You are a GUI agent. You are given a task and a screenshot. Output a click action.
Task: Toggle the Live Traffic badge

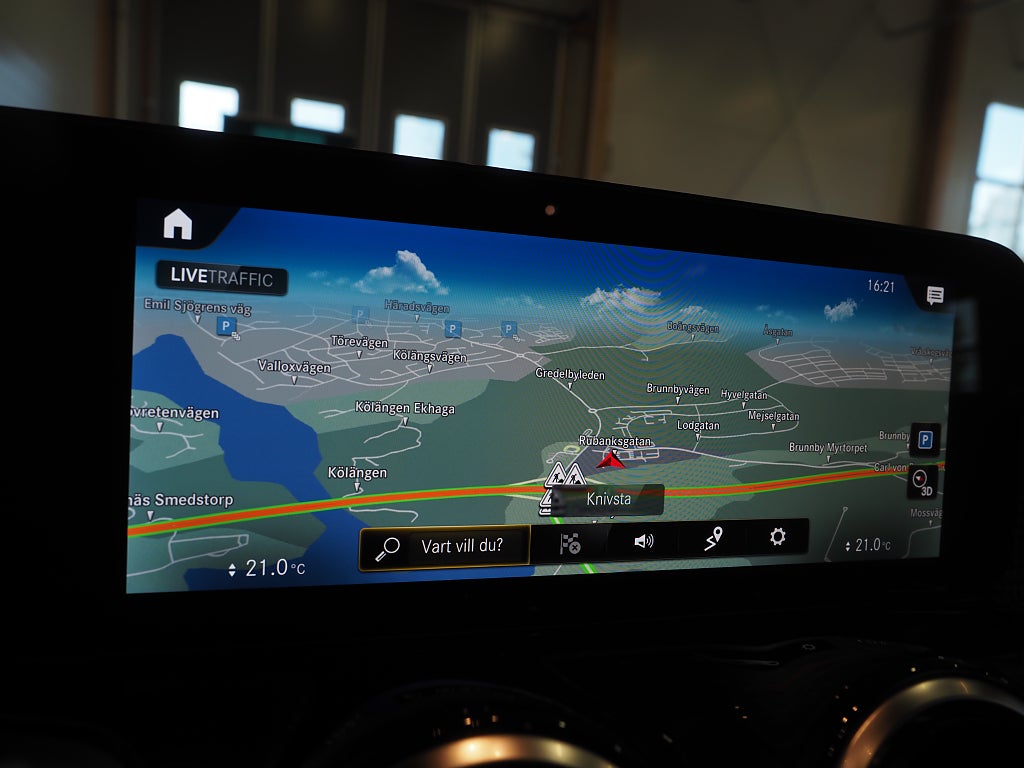tap(221, 278)
